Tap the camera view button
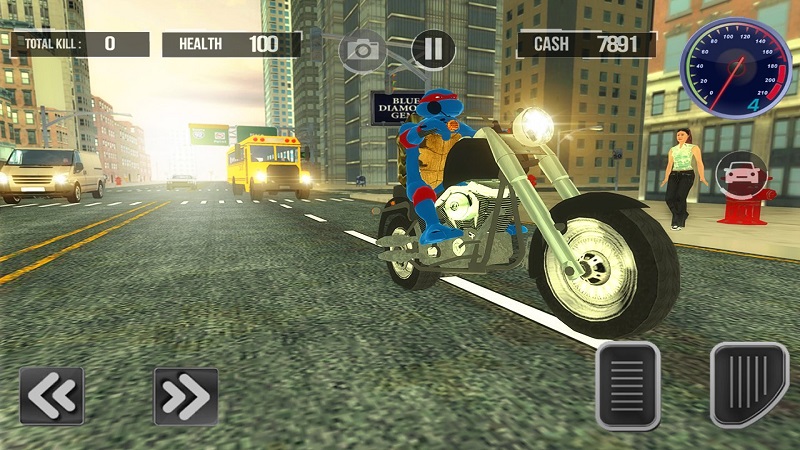The width and height of the screenshot is (800, 450). click(361, 49)
